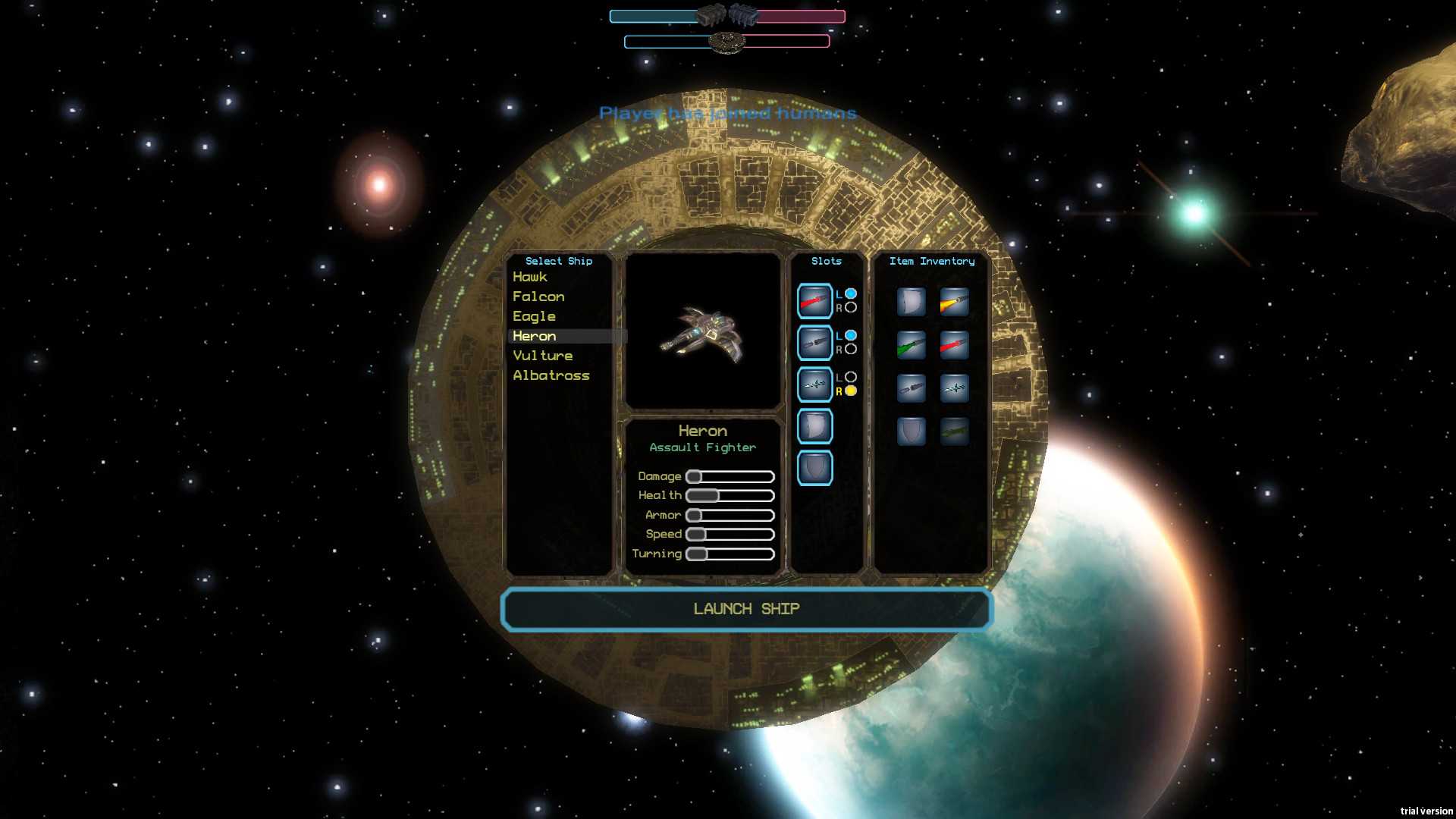Select the shield item in Item Inventory
Viewport: 1456px width, 819px height.
point(911,431)
